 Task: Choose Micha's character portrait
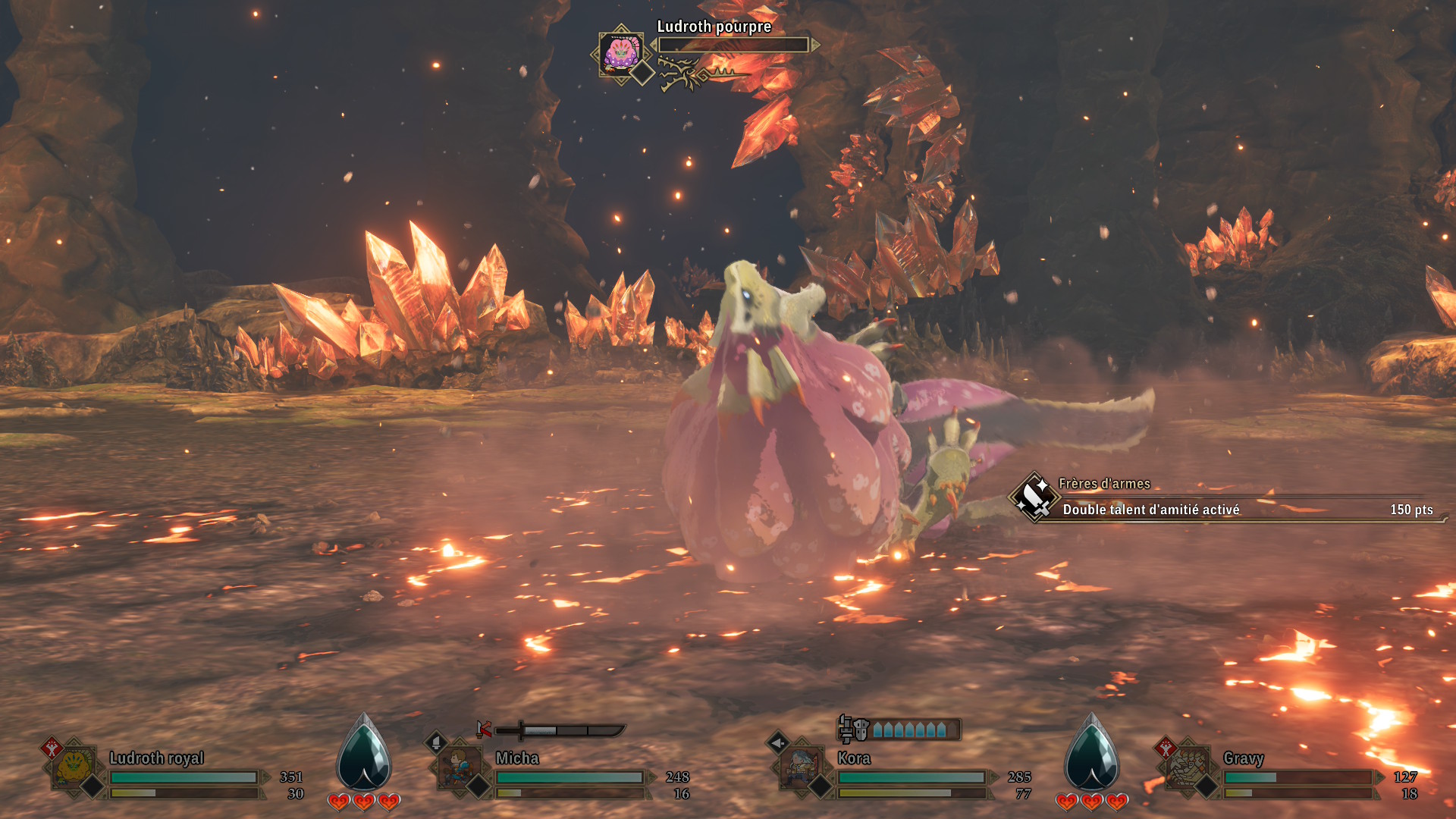[x=460, y=767]
